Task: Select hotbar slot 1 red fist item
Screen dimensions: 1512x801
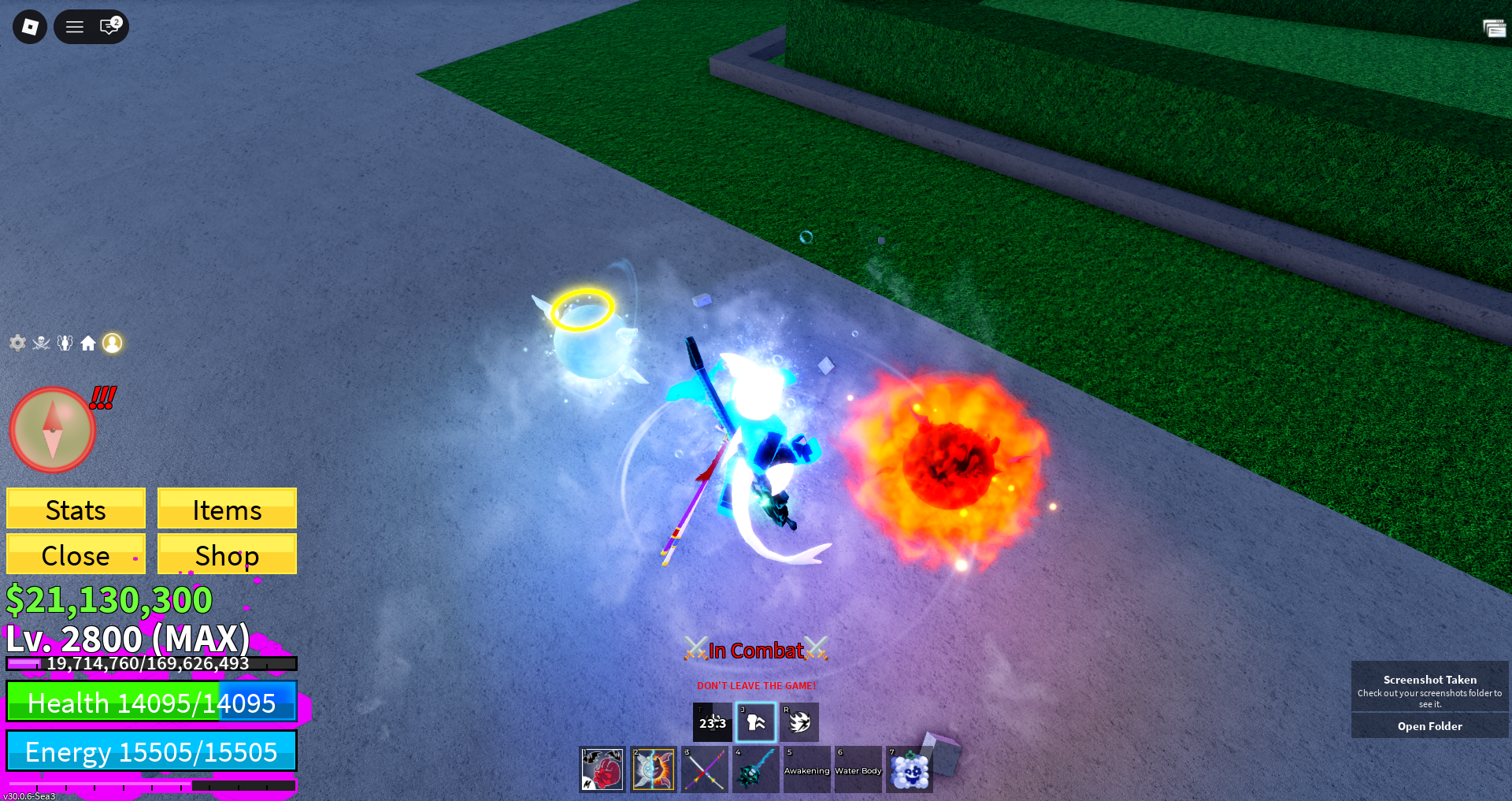Action: pyautogui.click(x=602, y=769)
